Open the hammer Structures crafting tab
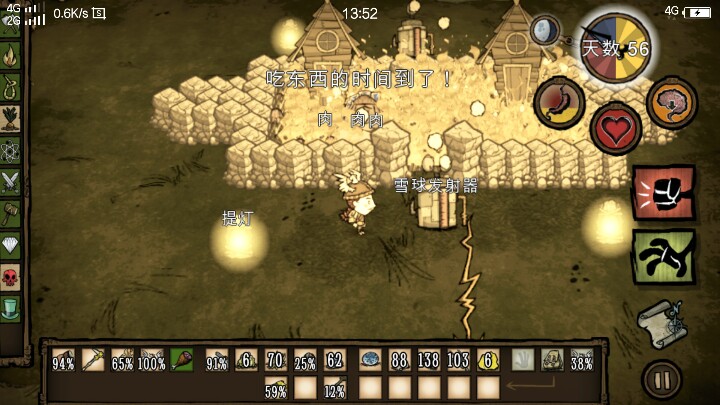The height and width of the screenshot is (405, 720). 11,213
